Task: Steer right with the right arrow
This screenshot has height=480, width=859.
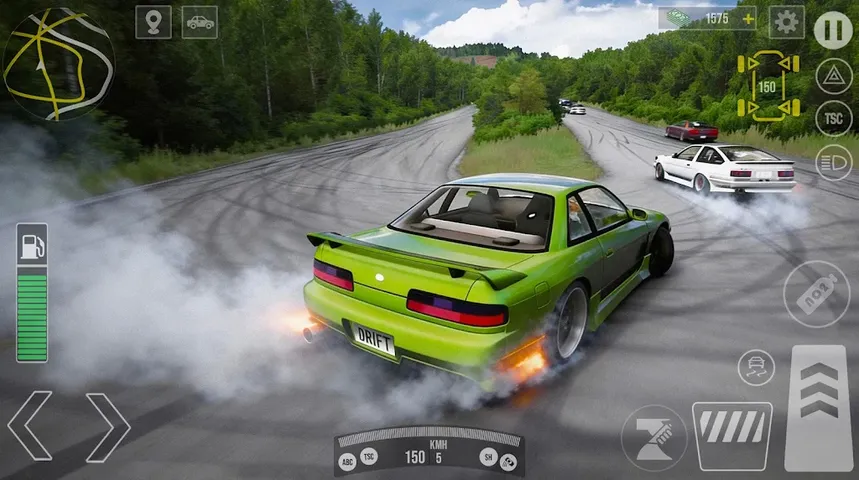Action: point(107,426)
